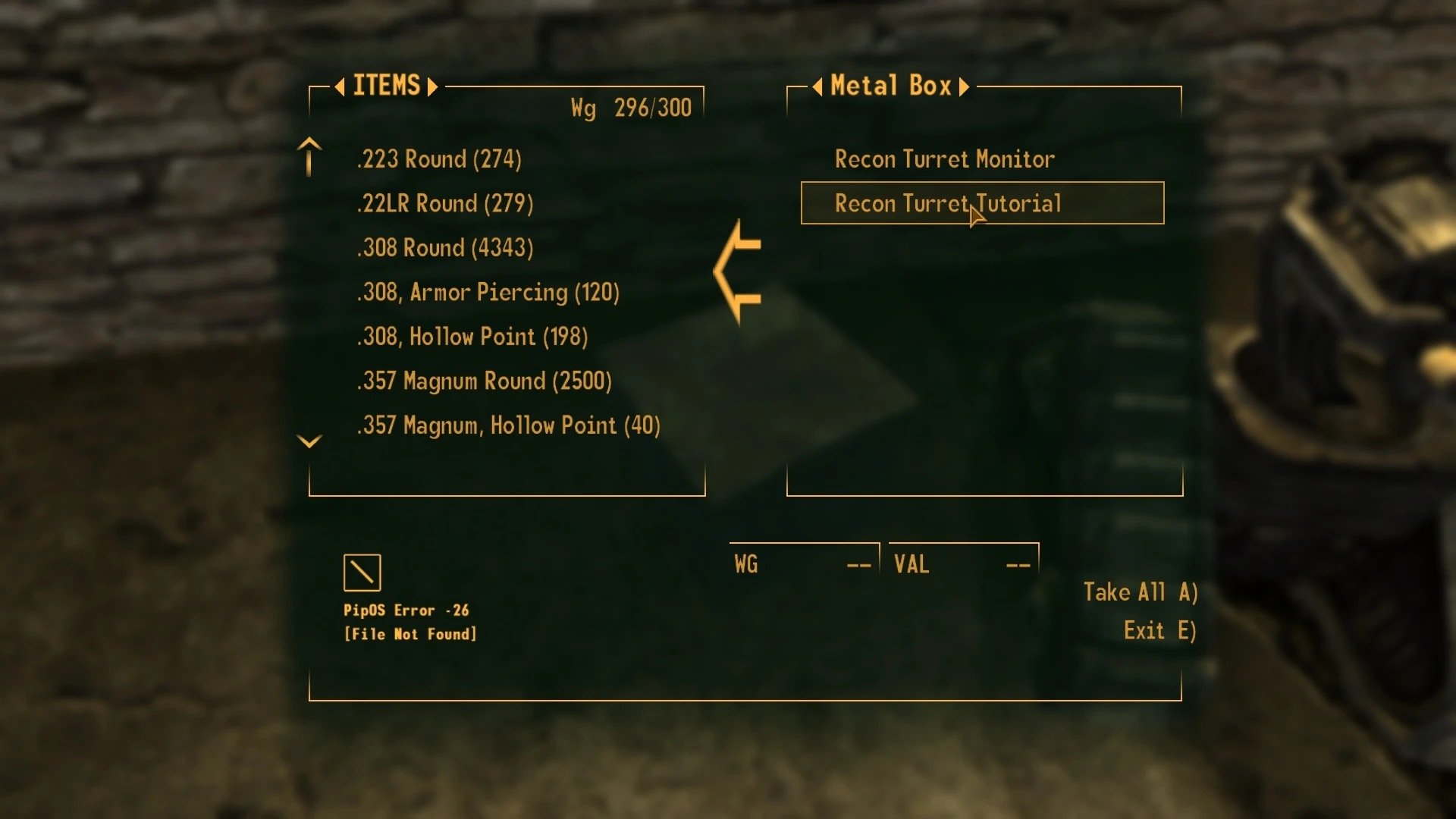Move inventory list up with up arrow
1456x819 pixels.
pos(309,156)
